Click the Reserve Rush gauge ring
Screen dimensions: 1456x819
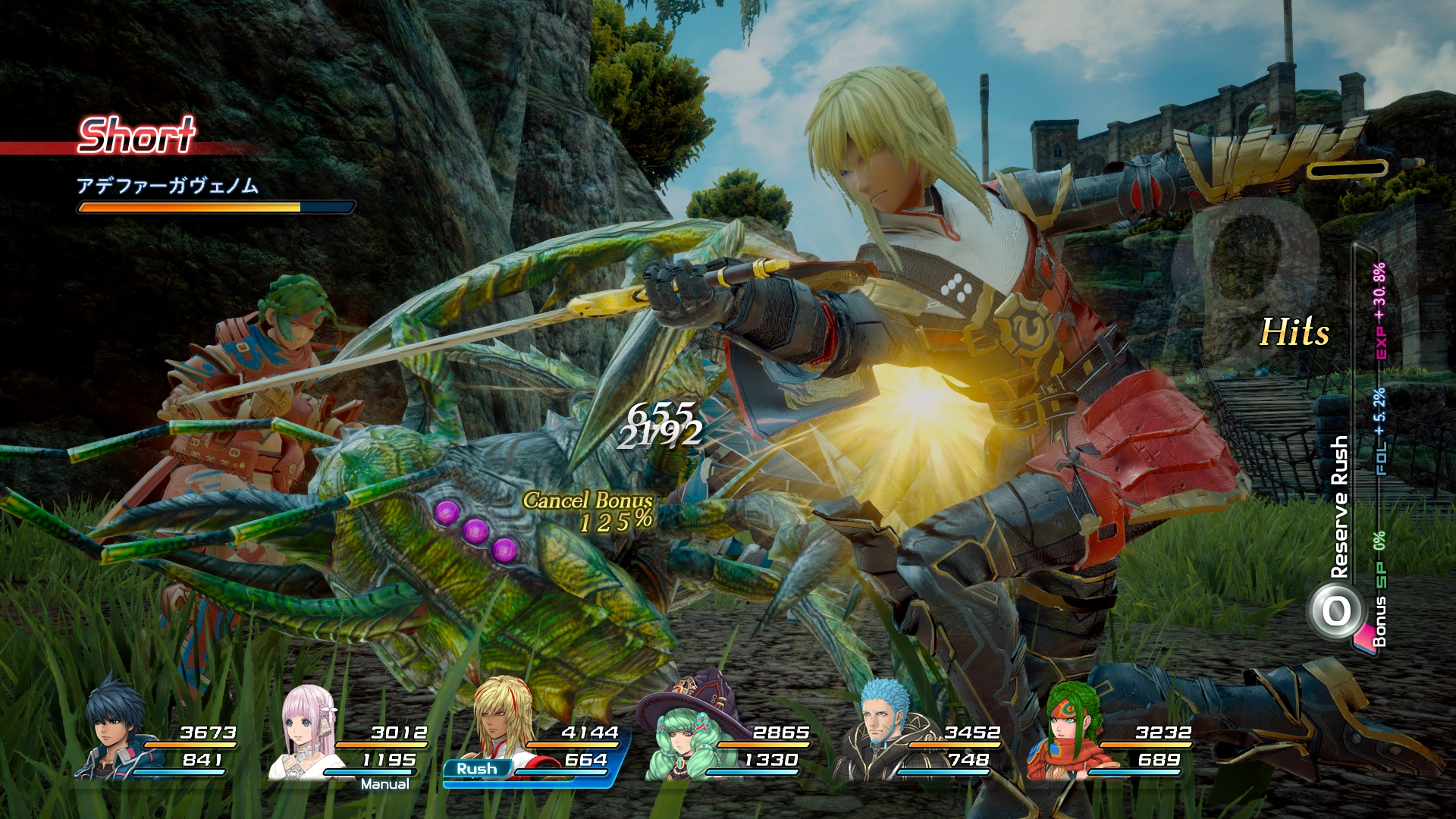coord(1336,610)
